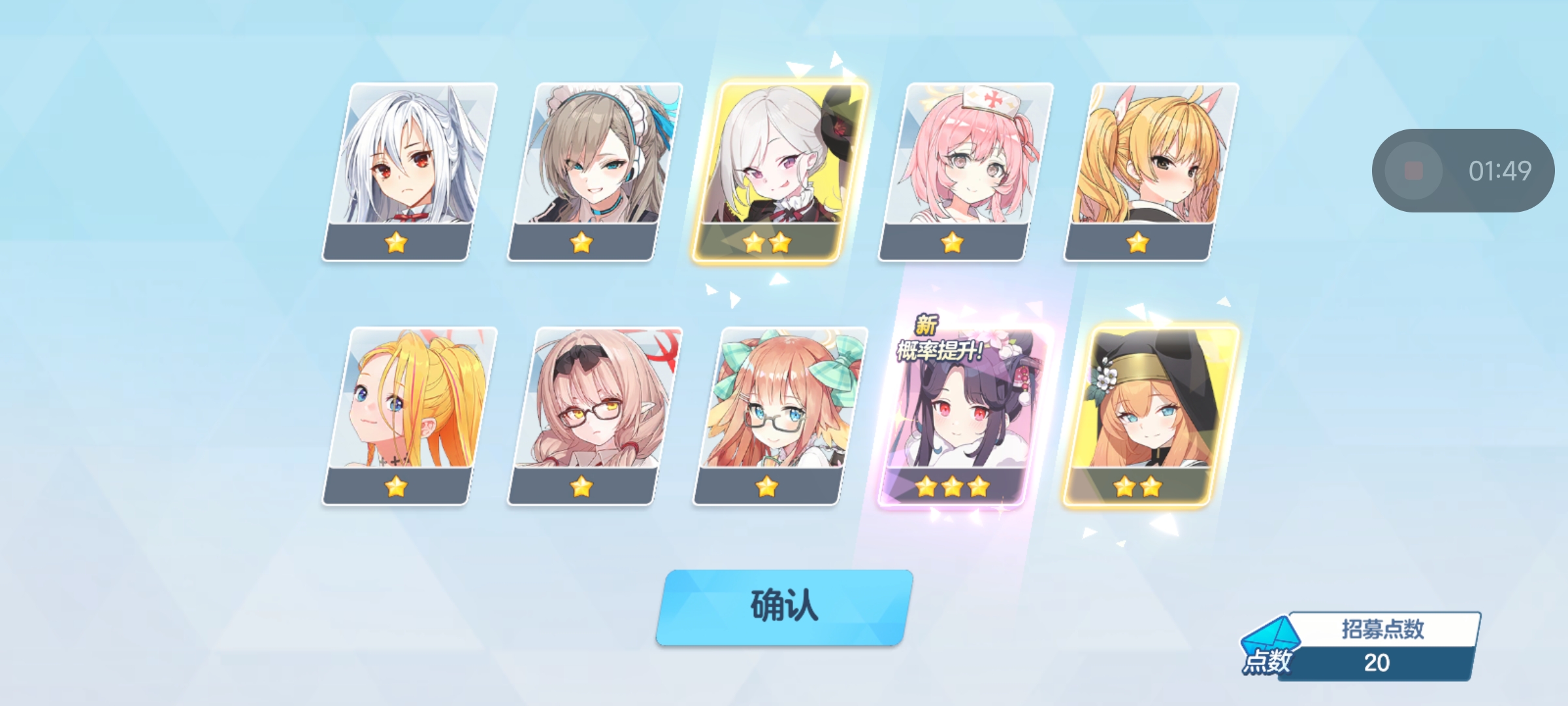Choose the orange-haired girl with green bows card
Screen dimensions: 1568x706
(x=780, y=416)
